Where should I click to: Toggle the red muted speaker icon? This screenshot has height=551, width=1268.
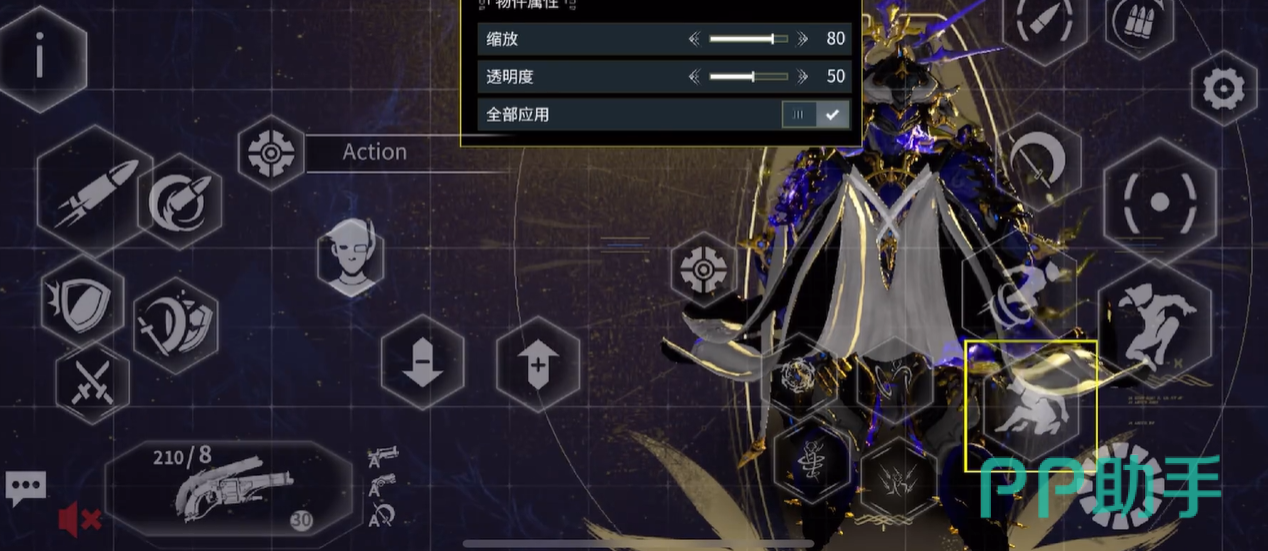click(x=78, y=519)
